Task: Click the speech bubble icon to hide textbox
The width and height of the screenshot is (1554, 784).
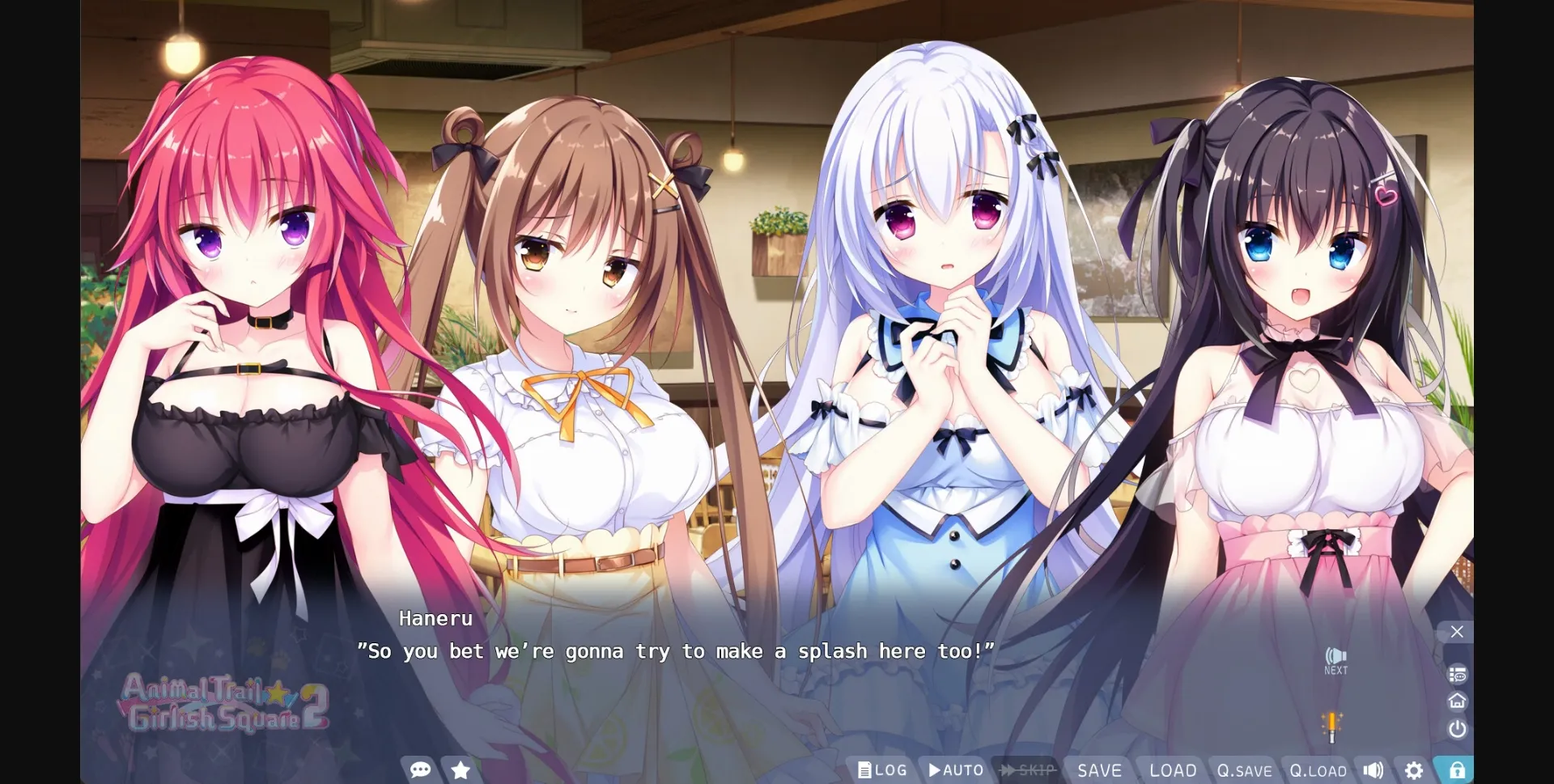Action: pos(421,770)
